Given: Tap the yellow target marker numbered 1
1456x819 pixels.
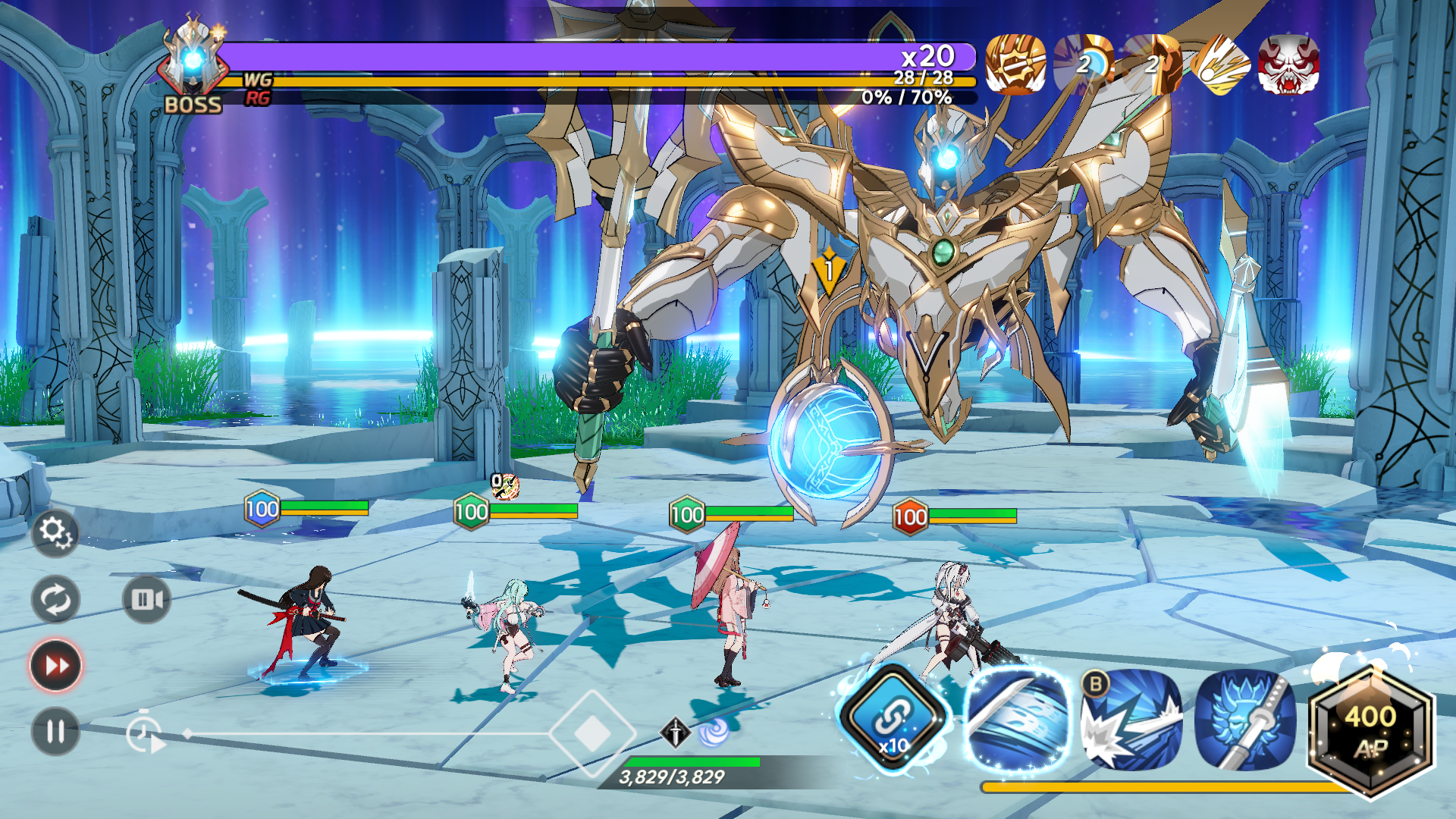Looking at the screenshot, I should [829, 271].
